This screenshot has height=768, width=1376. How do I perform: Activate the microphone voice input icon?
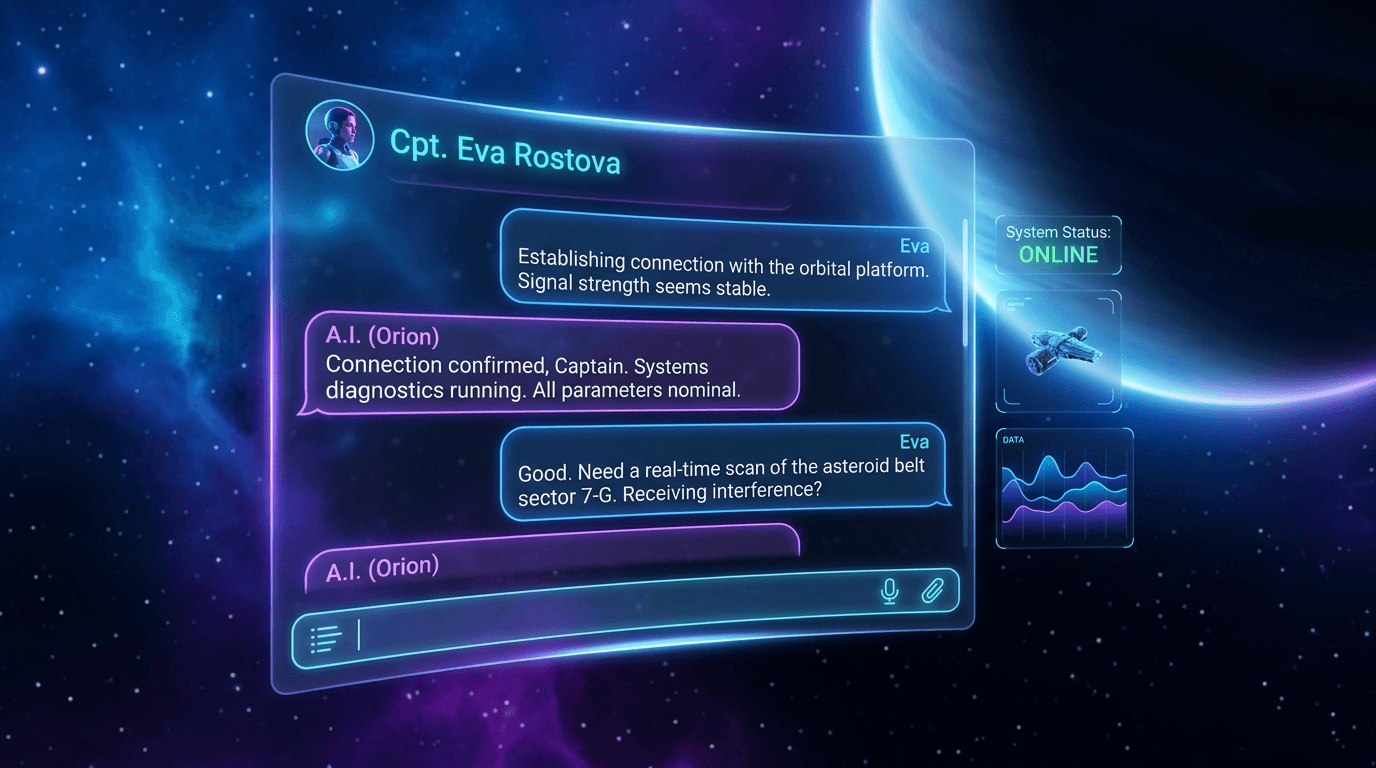[x=889, y=592]
